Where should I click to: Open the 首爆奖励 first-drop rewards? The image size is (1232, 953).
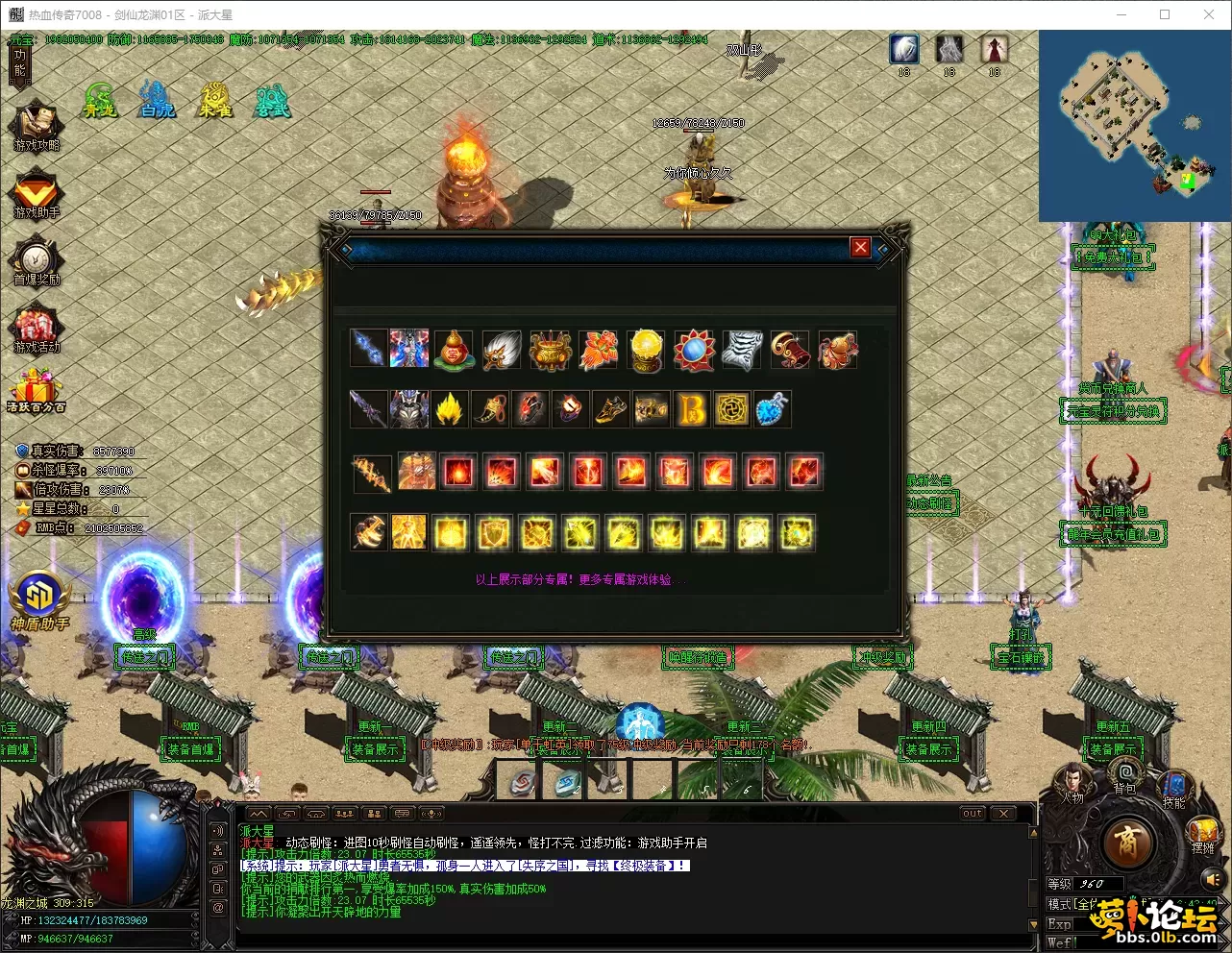(37, 260)
